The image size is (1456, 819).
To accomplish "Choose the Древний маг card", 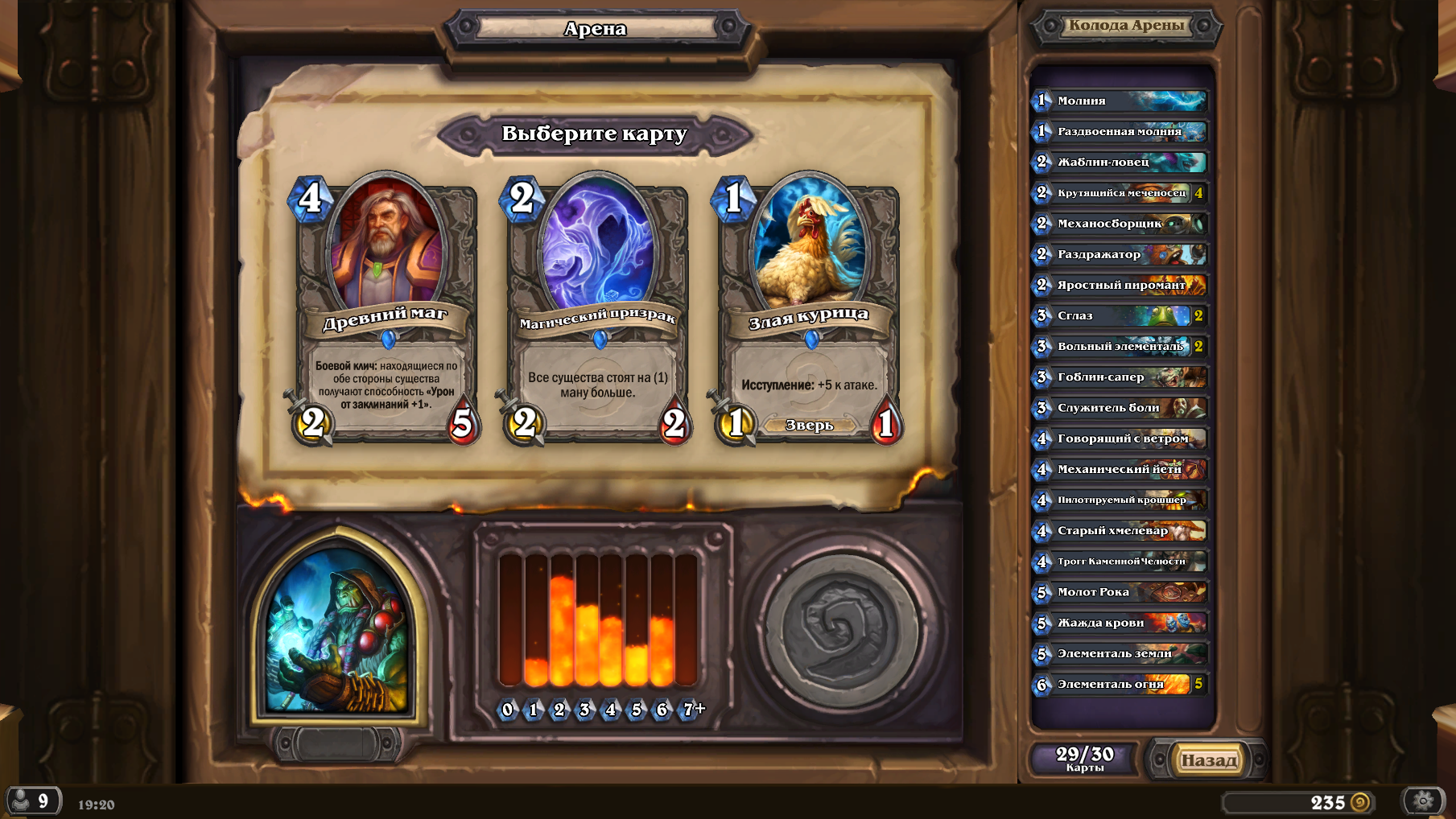I will (x=385, y=310).
